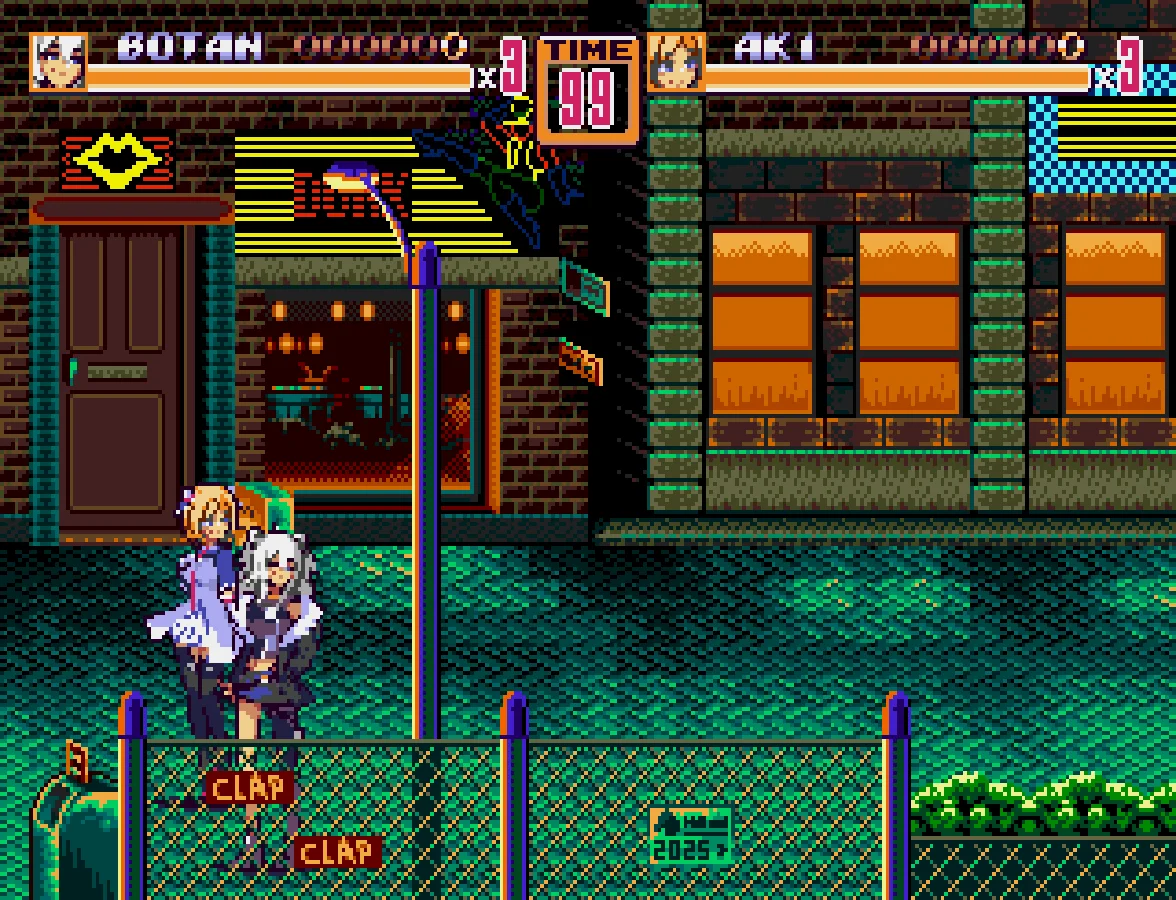Select Aki's character portrait

click(x=676, y=62)
